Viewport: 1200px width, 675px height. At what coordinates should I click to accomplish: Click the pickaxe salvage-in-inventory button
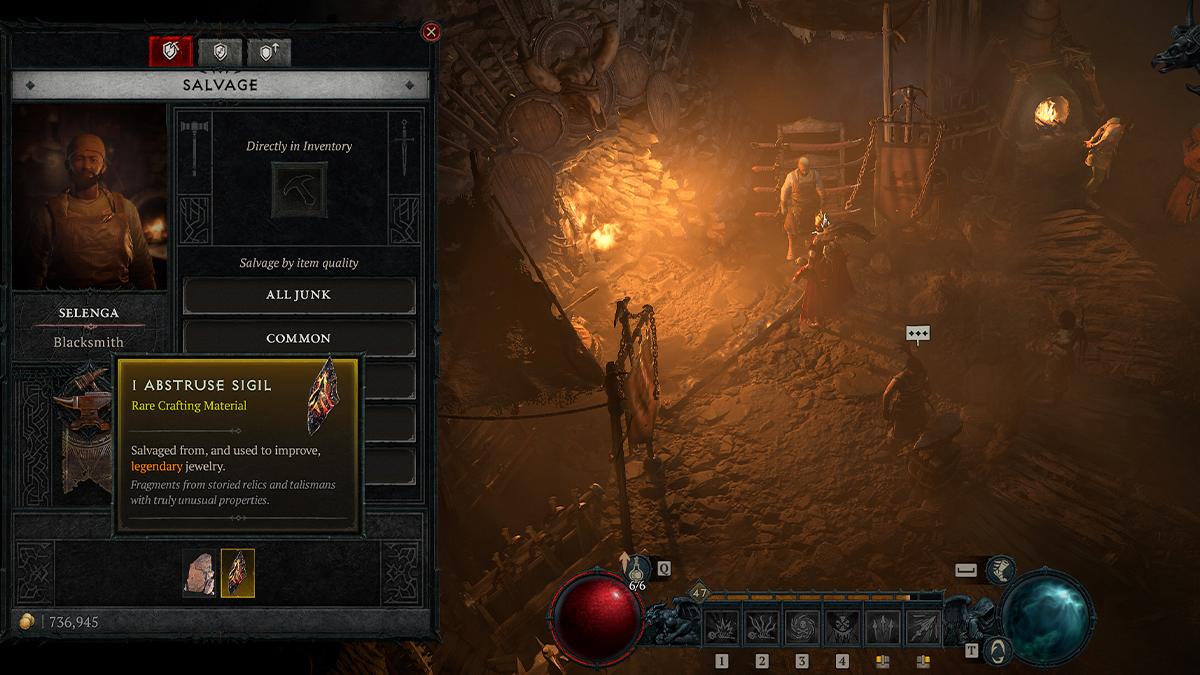(299, 190)
